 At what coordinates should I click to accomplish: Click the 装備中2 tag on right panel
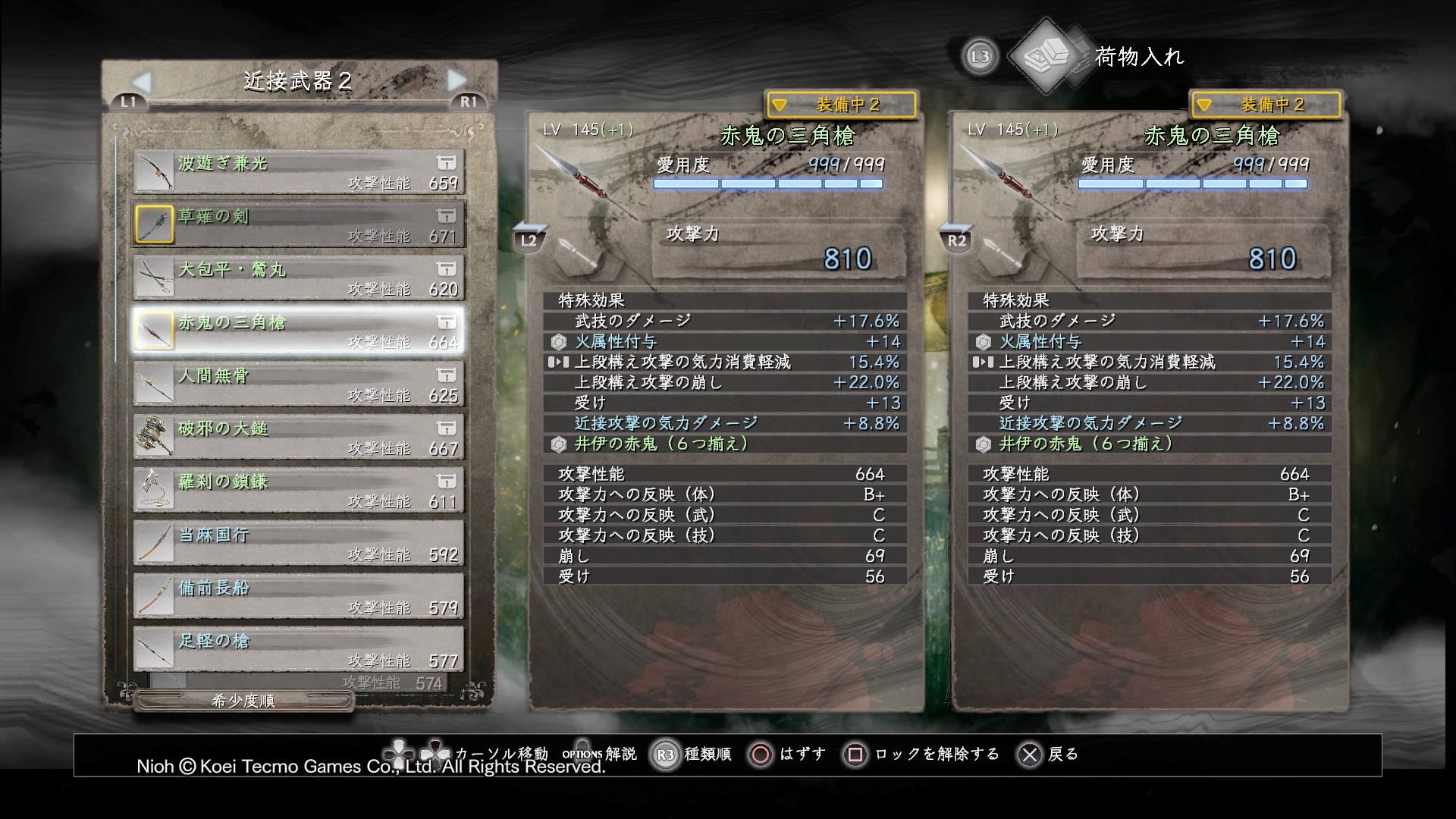pos(1266,105)
